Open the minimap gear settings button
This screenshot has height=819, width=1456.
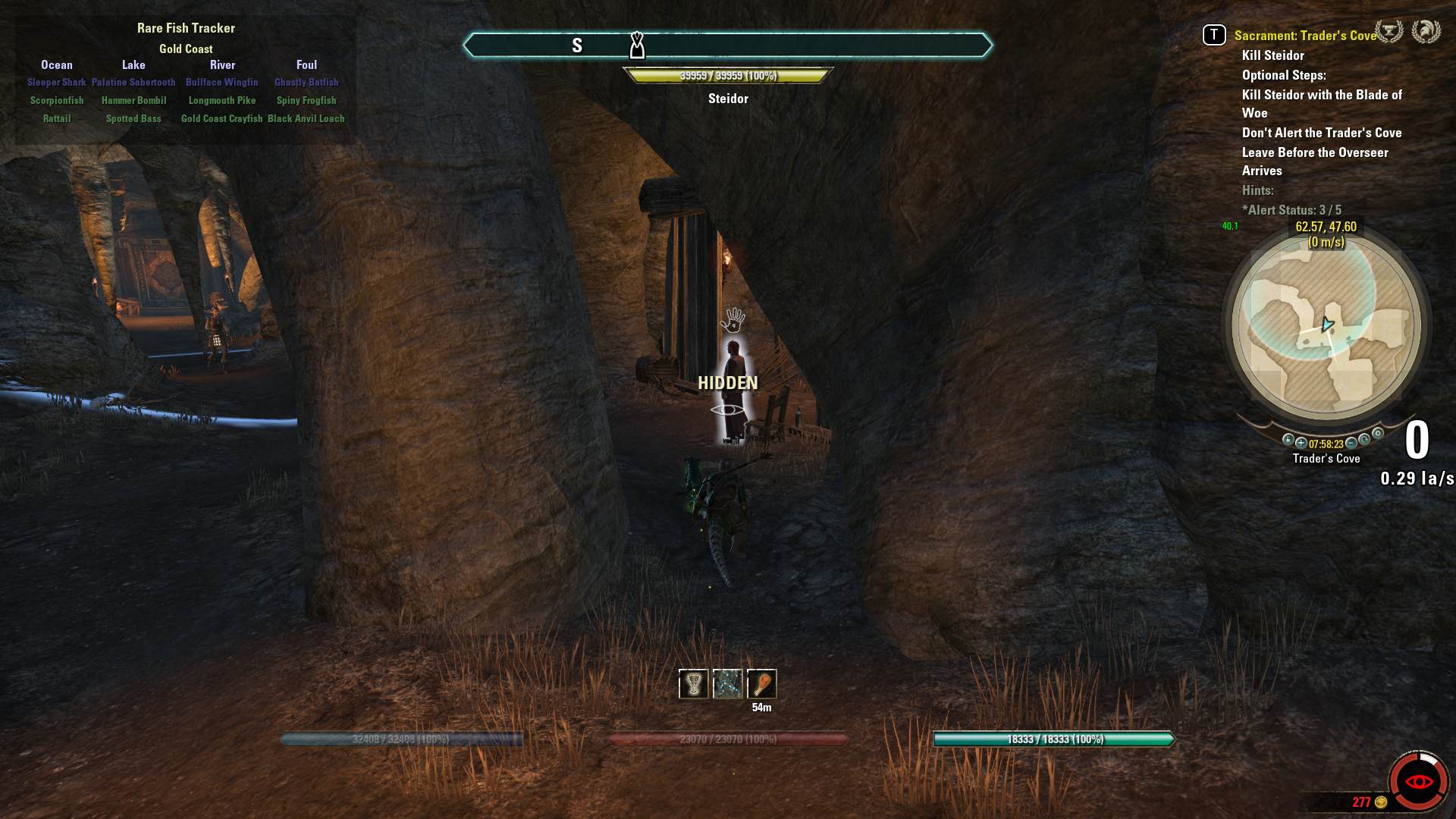[1378, 434]
